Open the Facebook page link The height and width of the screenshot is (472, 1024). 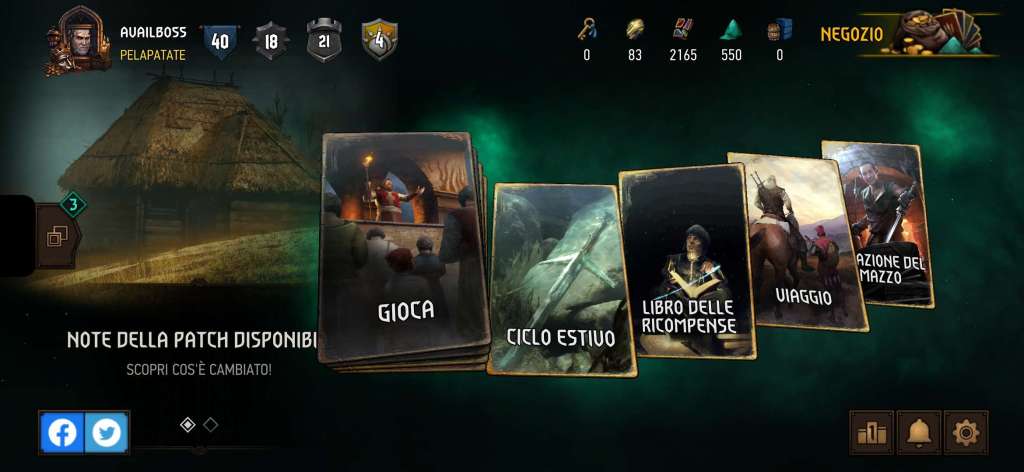tap(62, 432)
